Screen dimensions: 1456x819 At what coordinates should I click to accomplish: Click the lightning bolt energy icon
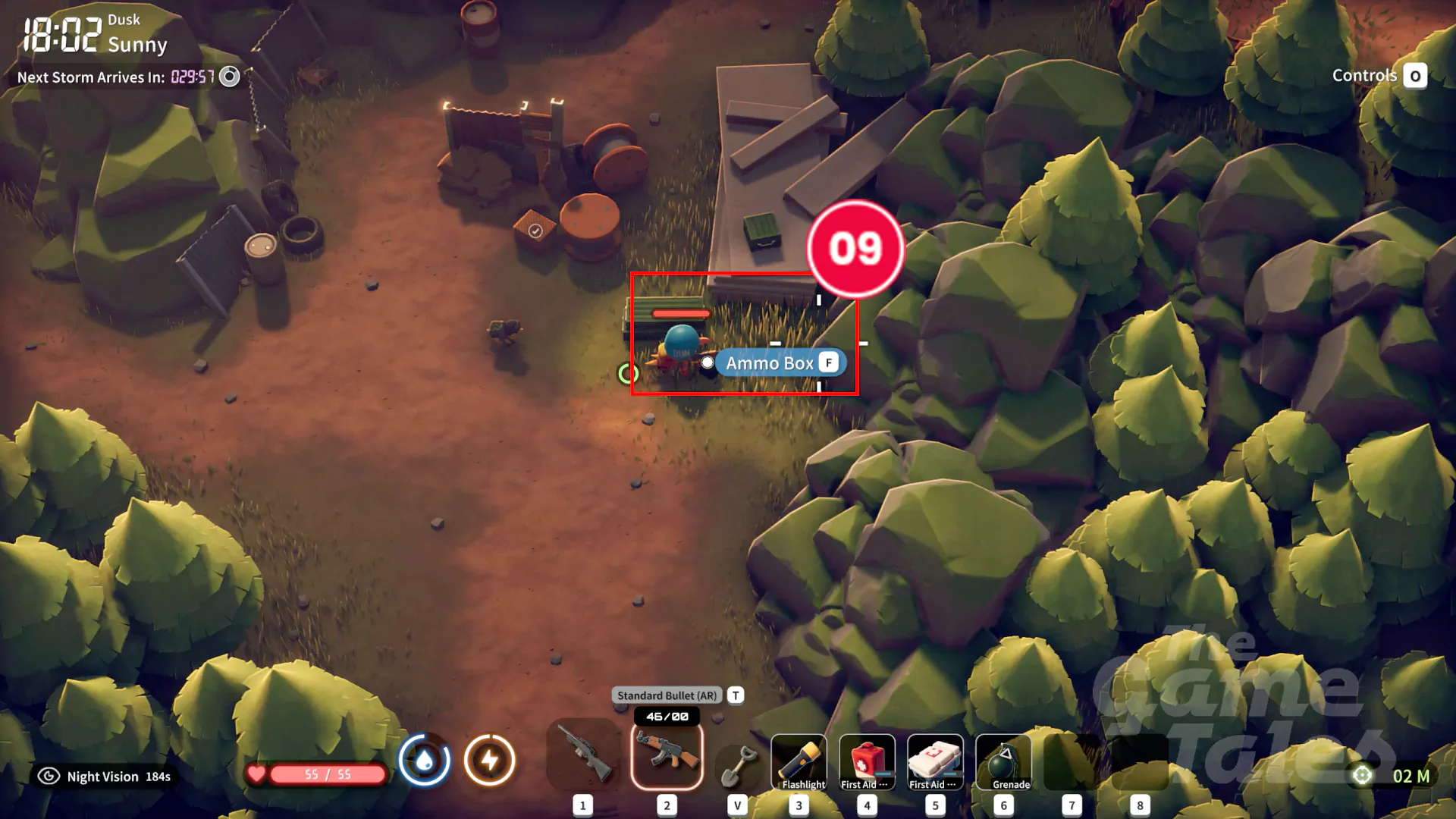[490, 760]
